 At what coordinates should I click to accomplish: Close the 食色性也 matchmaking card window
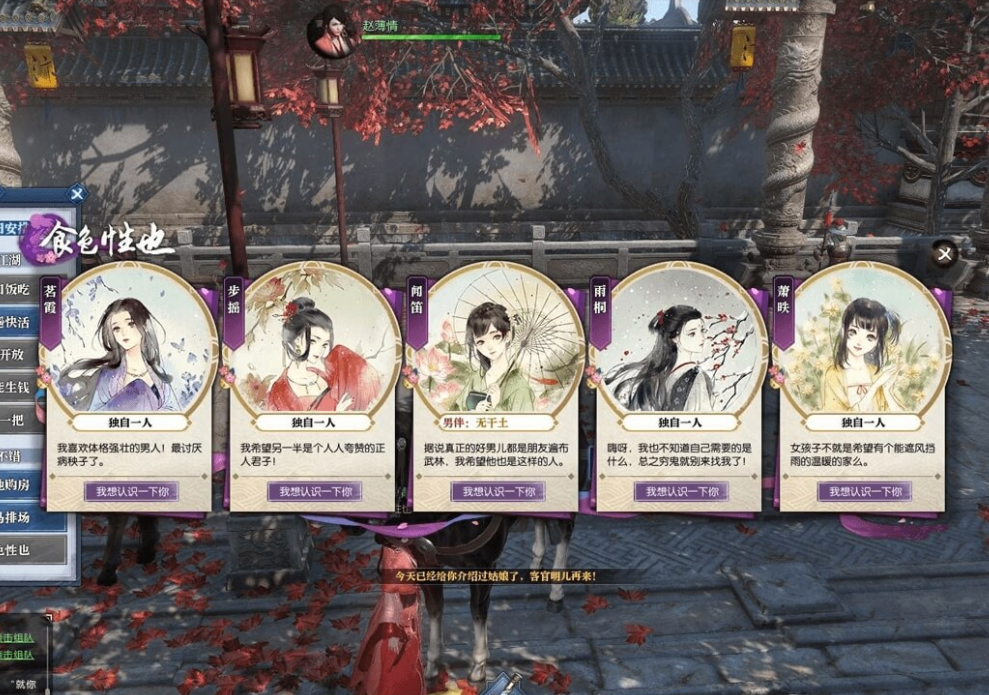944,254
